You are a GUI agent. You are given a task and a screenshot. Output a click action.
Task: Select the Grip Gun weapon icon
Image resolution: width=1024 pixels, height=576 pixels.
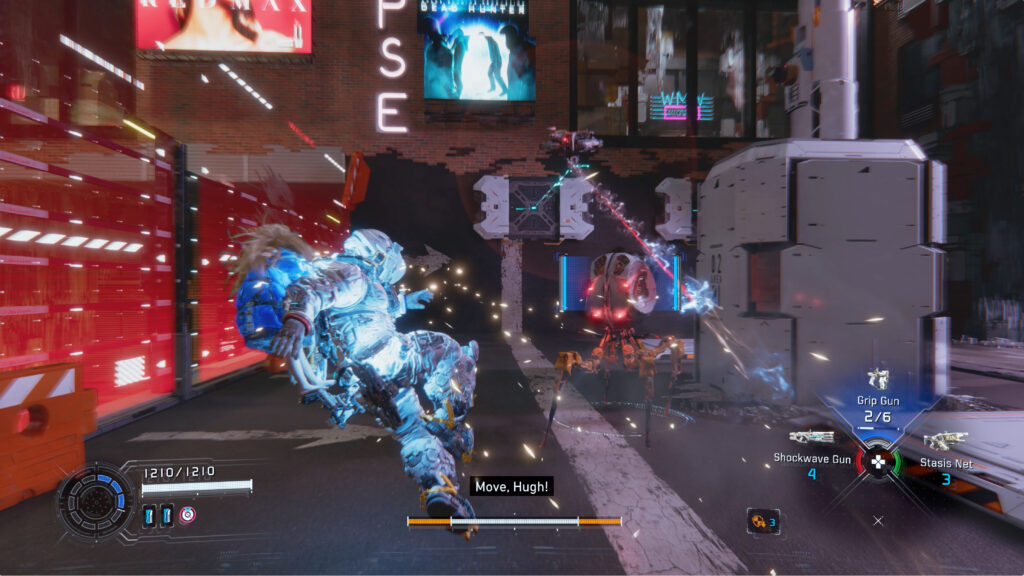tap(878, 379)
